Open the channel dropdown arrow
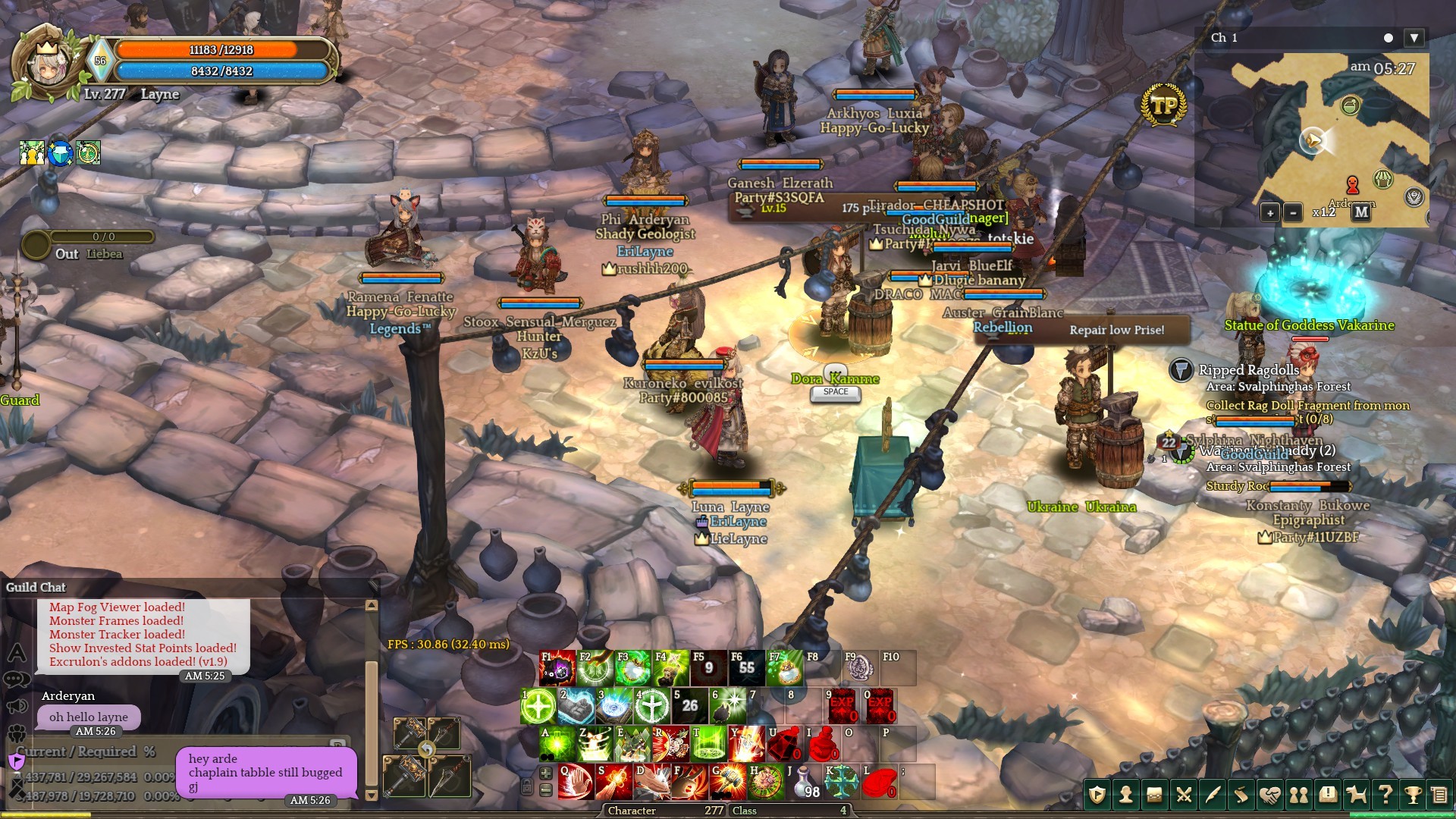 (x=1414, y=38)
